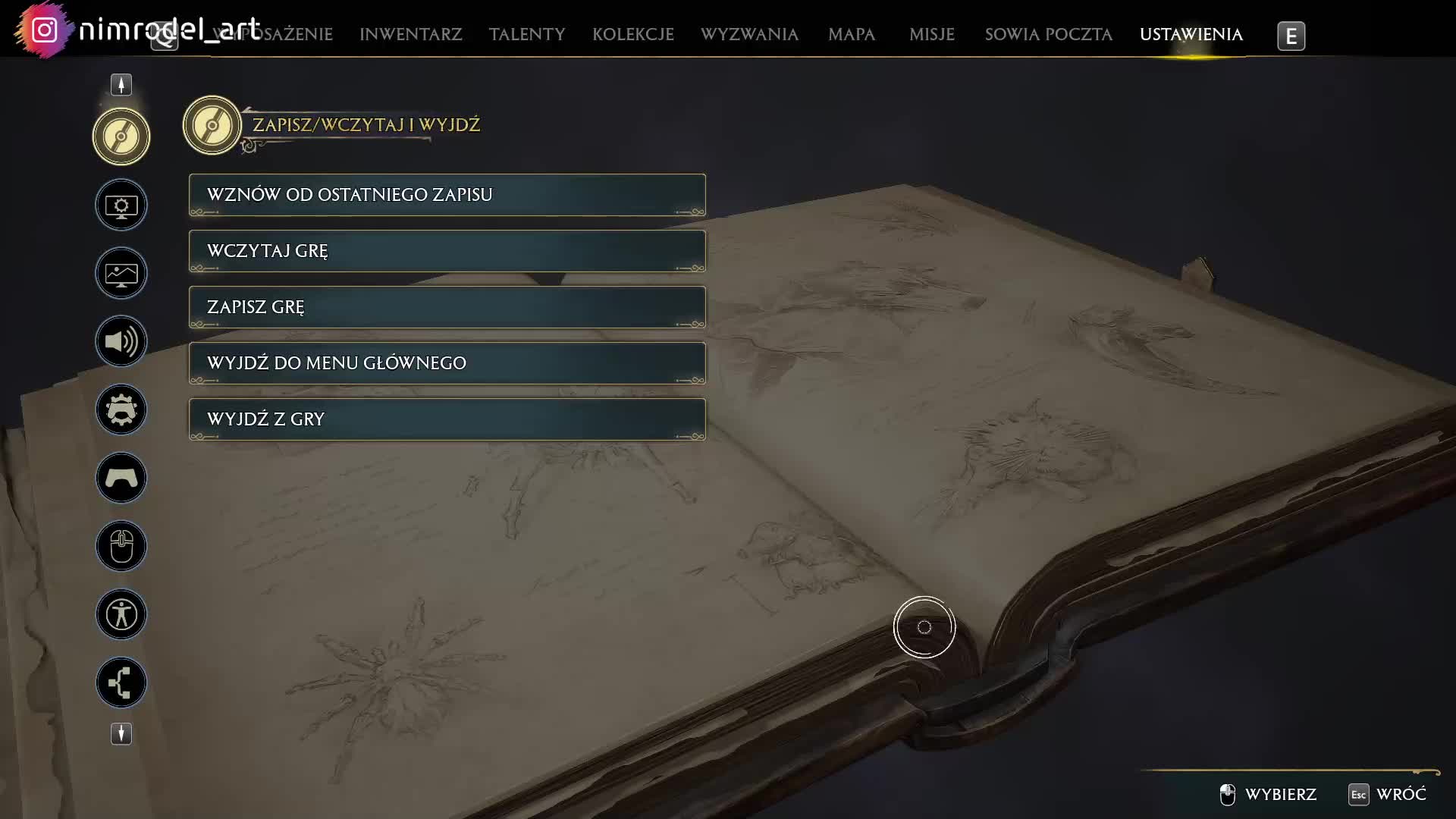This screenshot has height=819, width=1456.
Task: Switch to Sowia Poczta tab
Action: point(1048,35)
